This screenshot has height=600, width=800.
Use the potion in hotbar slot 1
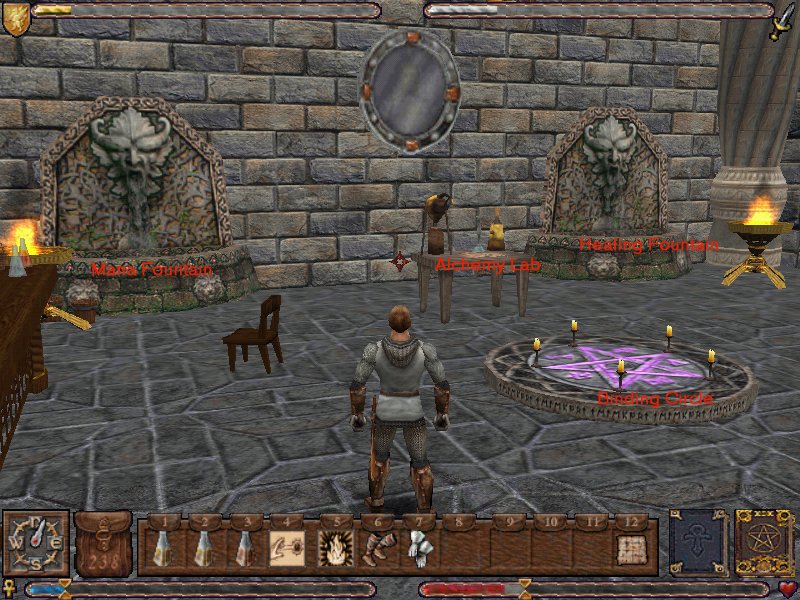click(162, 548)
